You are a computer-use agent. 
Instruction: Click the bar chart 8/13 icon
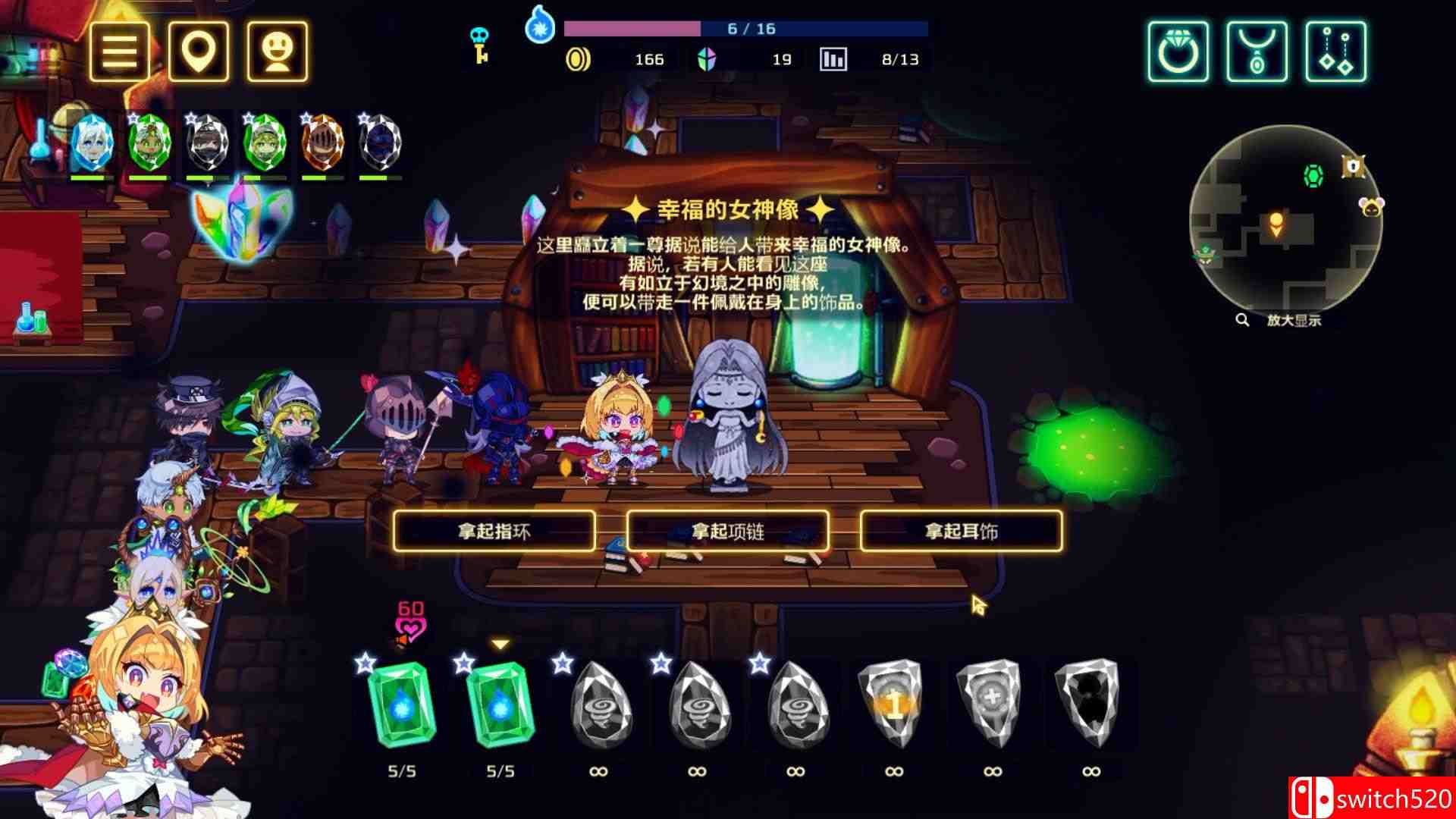pyautogui.click(x=833, y=59)
